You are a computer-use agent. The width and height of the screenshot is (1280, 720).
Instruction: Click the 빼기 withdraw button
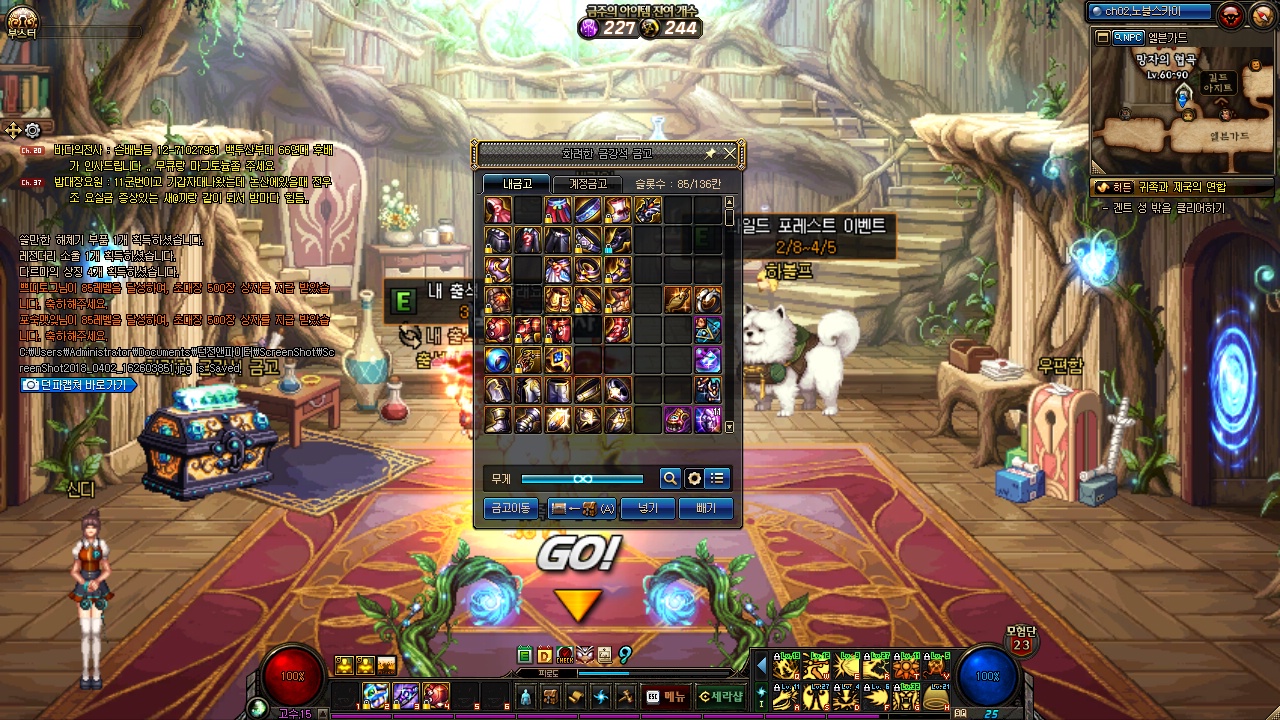pos(705,508)
